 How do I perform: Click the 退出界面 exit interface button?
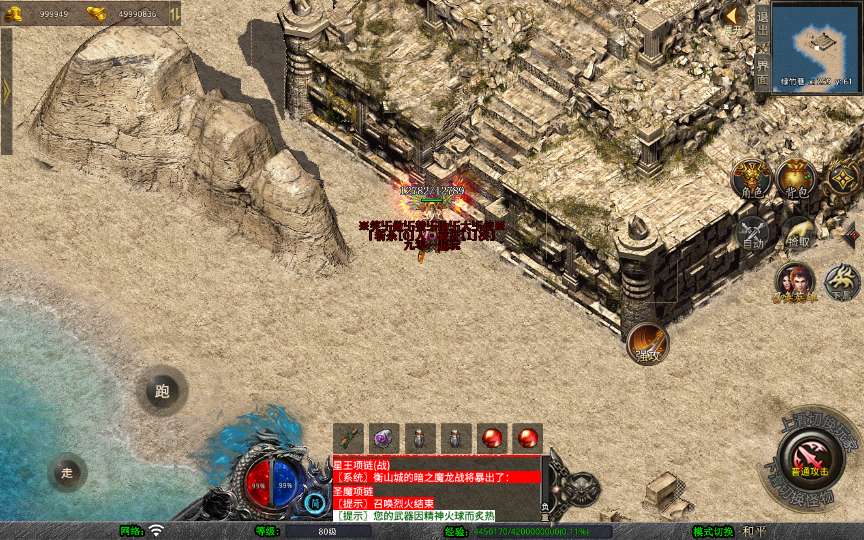762,47
